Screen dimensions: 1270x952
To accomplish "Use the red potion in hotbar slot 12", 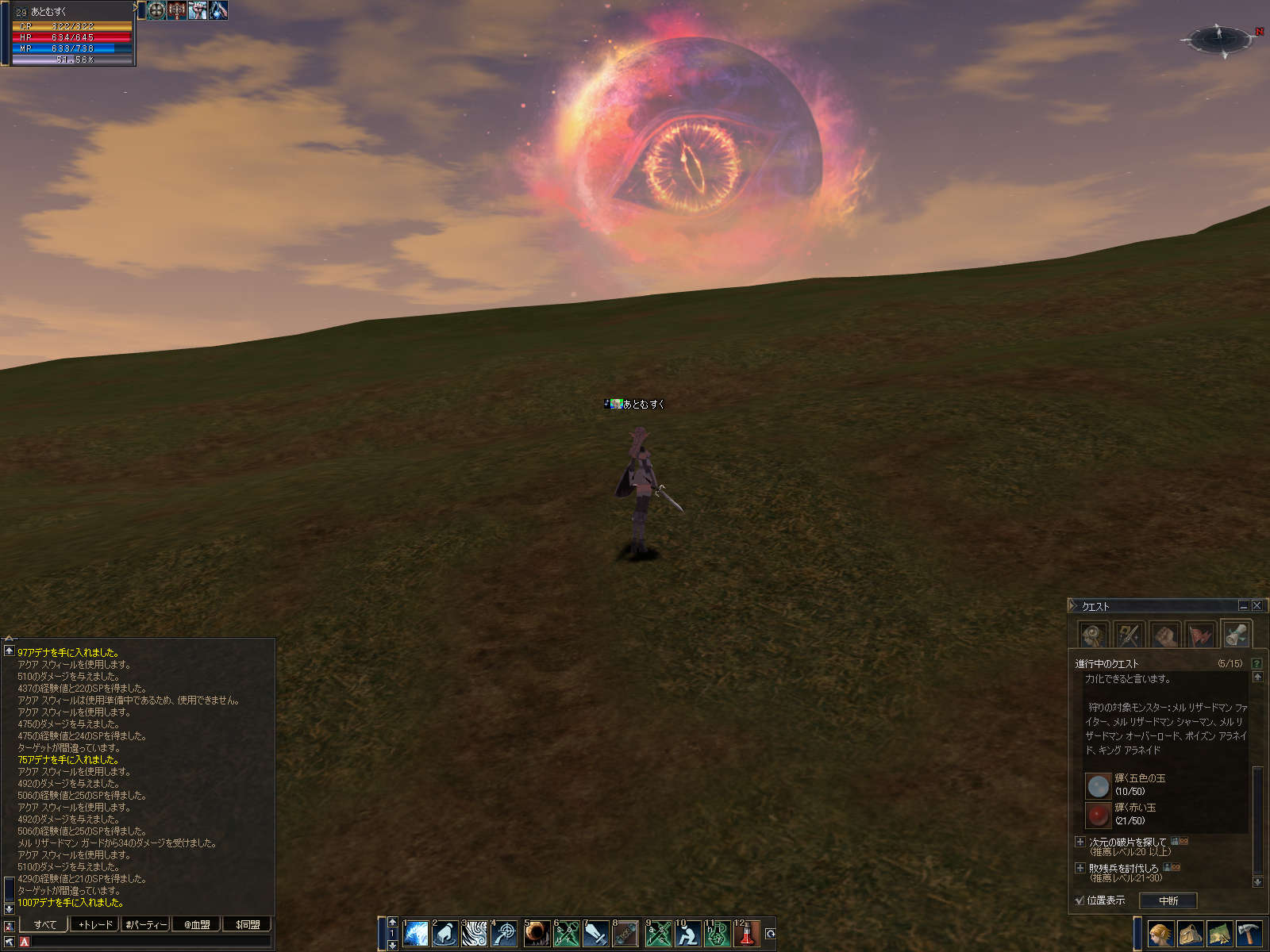I will (746, 934).
